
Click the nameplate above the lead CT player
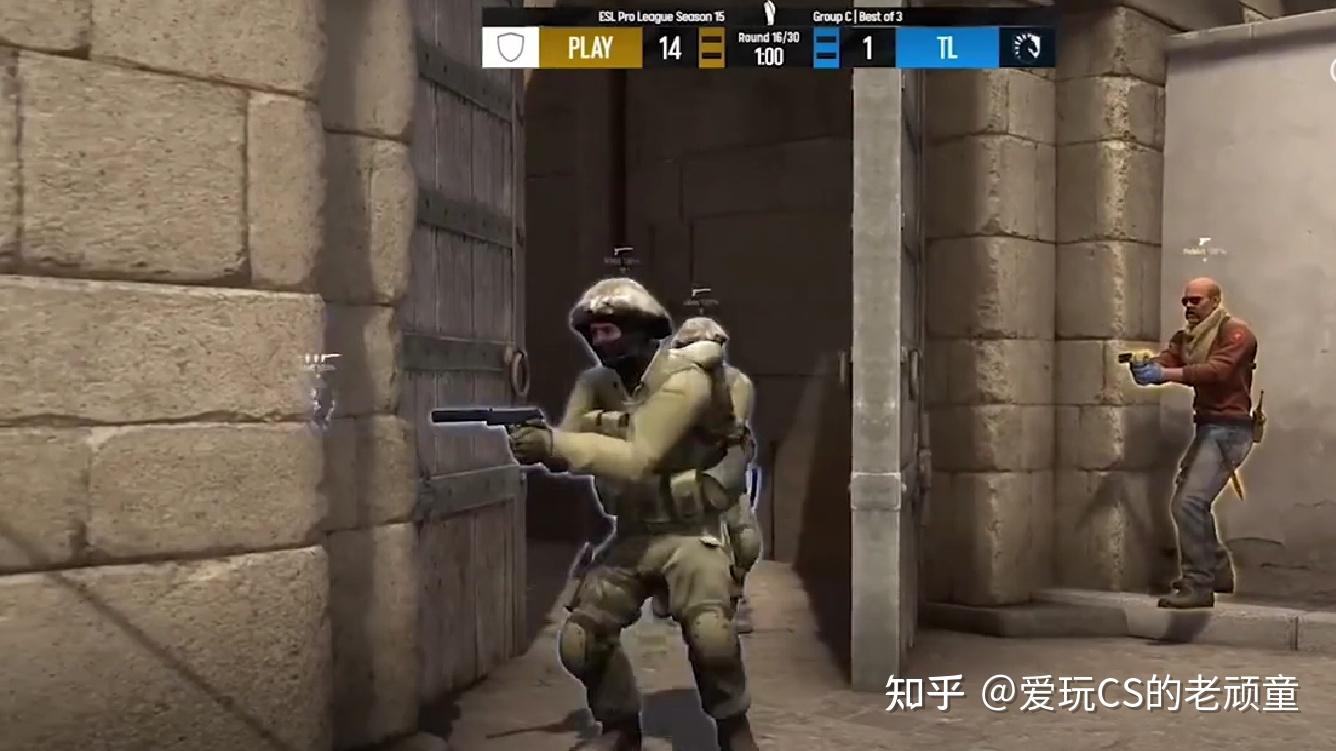point(620,251)
